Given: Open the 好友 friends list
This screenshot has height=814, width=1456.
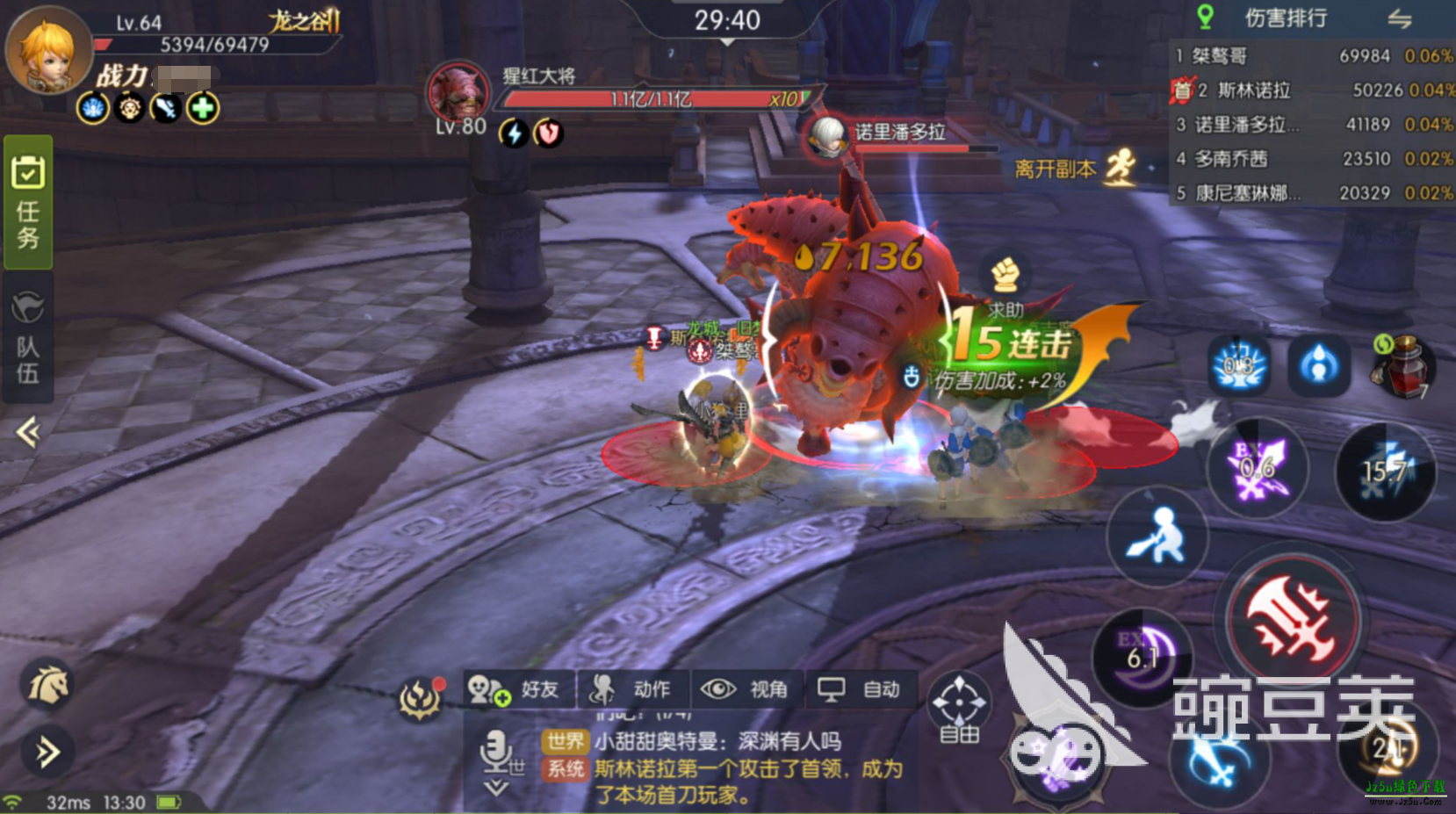Looking at the screenshot, I should (x=520, y=689).
